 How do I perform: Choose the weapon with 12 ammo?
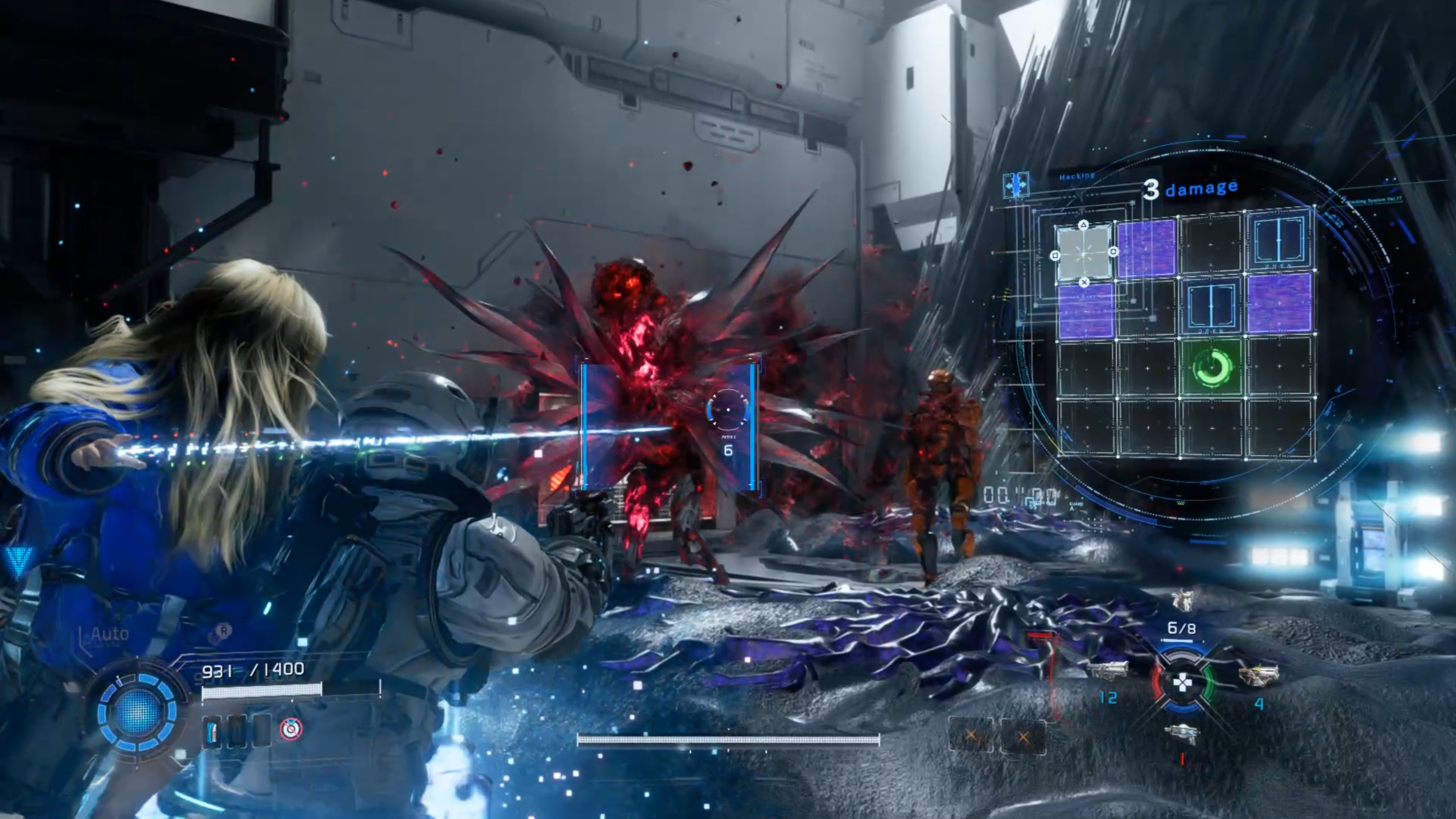(x=1107, y=670)
